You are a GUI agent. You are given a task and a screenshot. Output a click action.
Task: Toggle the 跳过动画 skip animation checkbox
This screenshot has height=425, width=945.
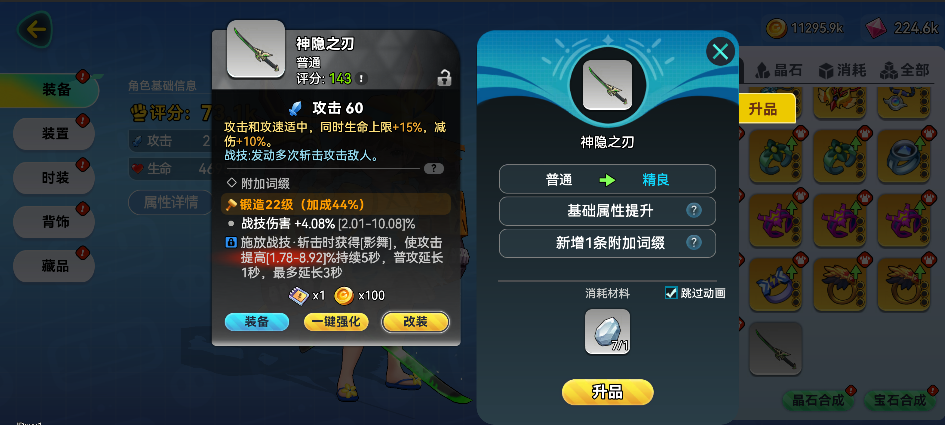pyautogui.click(x=672, y=293)
